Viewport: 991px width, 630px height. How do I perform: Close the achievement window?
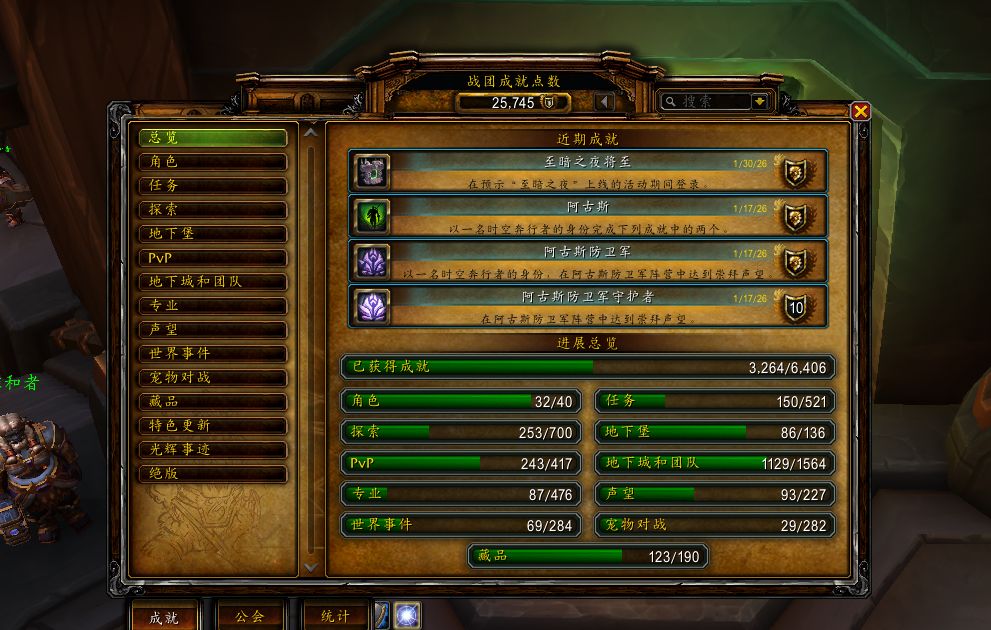click(x=860, y=111)
